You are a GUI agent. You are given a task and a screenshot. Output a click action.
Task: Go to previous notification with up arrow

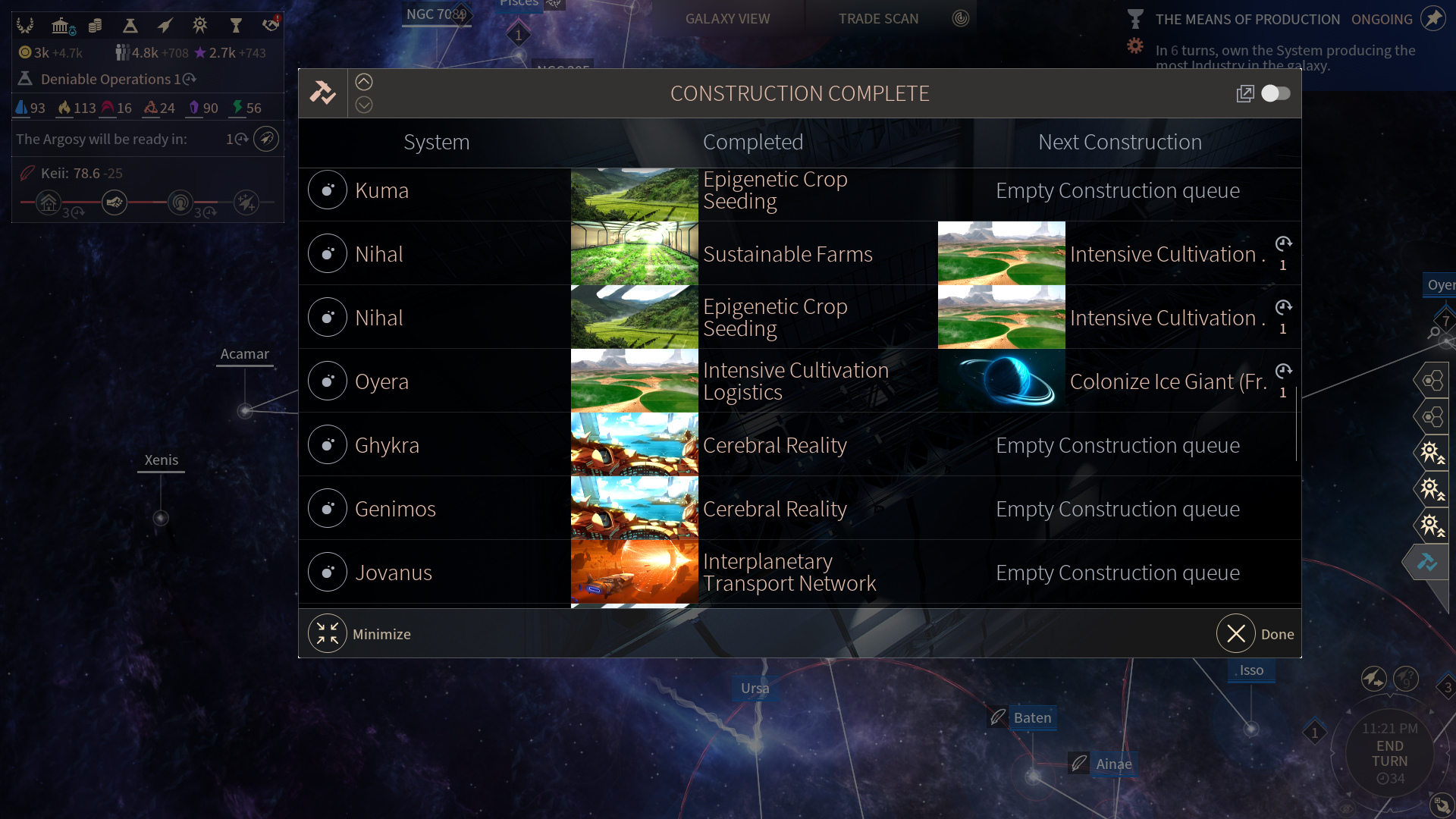click(x=364, y=82)
